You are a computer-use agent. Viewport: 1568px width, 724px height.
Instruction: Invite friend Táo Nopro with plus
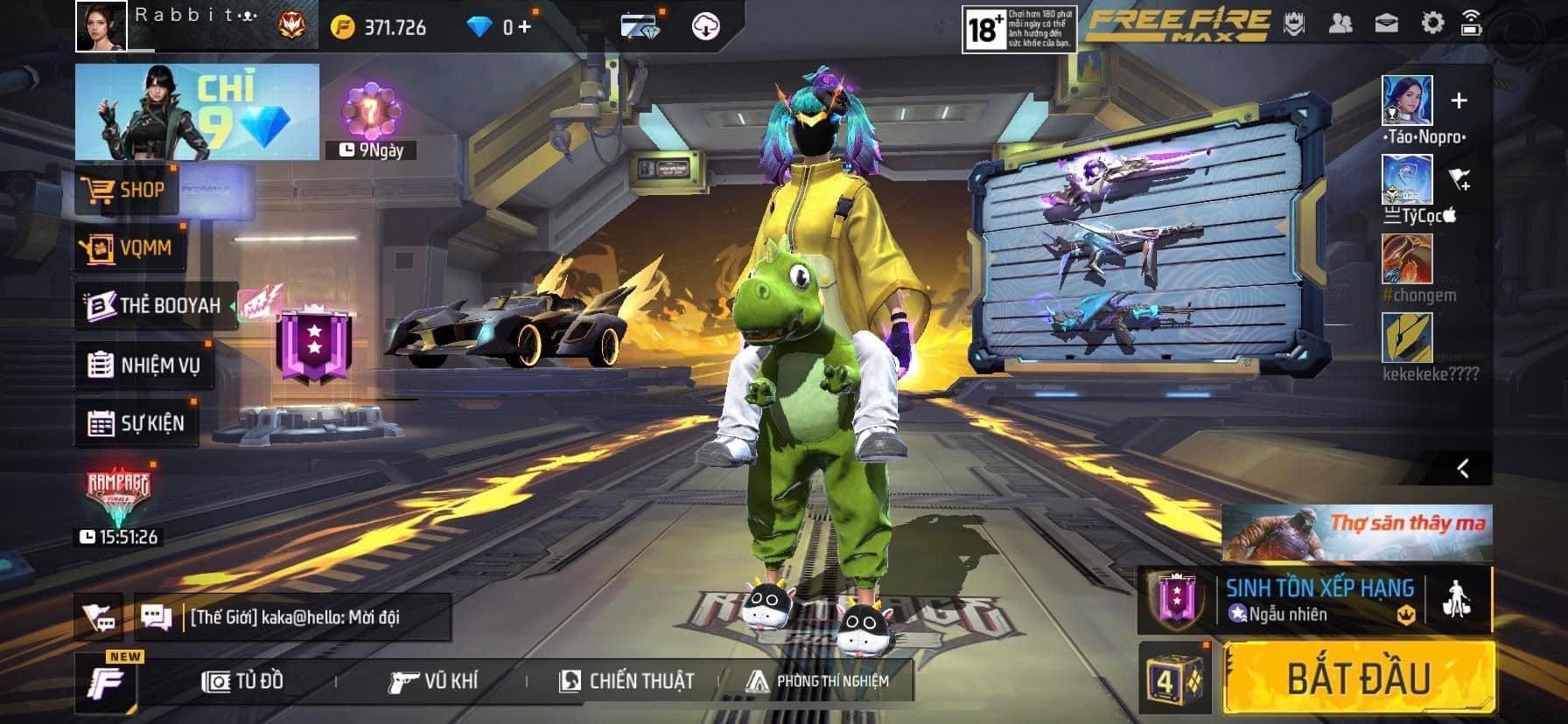(1459, 101)
